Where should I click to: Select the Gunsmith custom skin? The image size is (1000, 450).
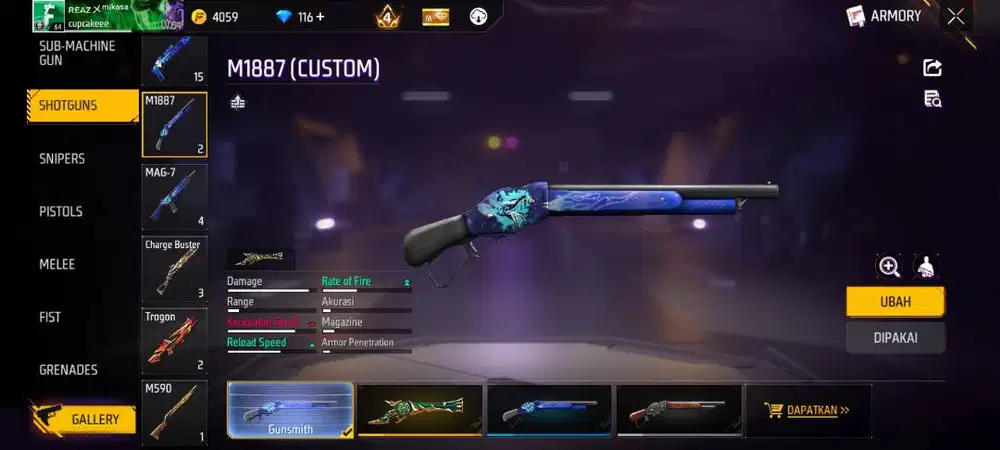[x=290, y=410]
